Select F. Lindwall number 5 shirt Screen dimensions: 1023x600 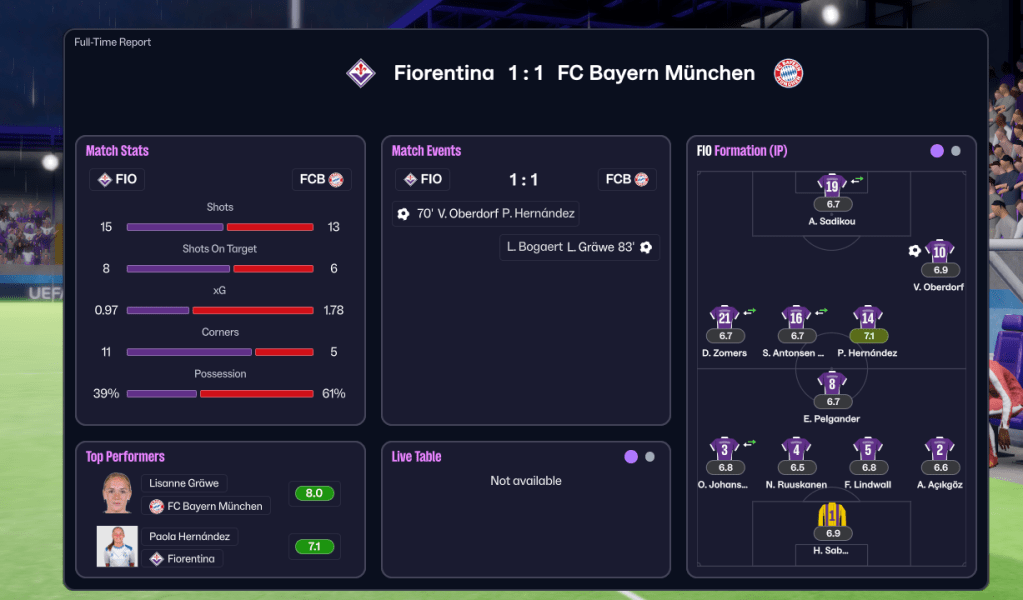(868, 449)
